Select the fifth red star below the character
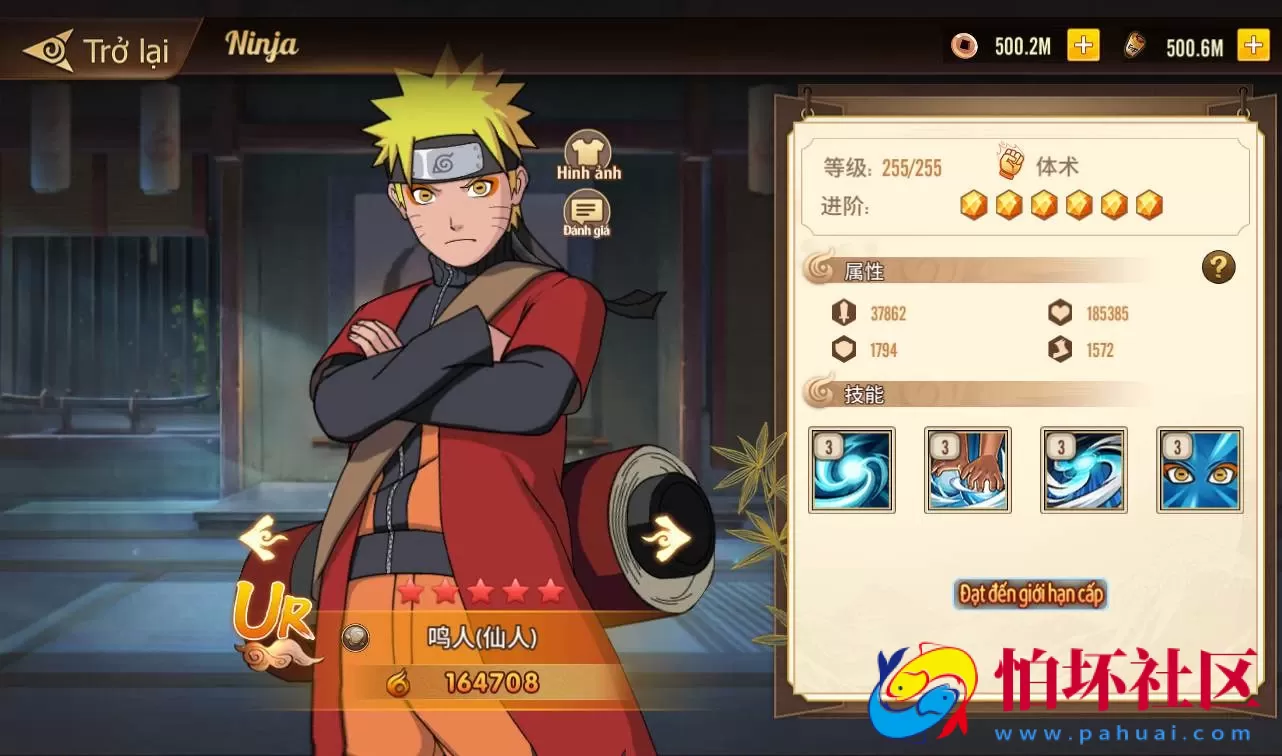The width and height of the screenshot is (1282, 756). coord(550,590)
